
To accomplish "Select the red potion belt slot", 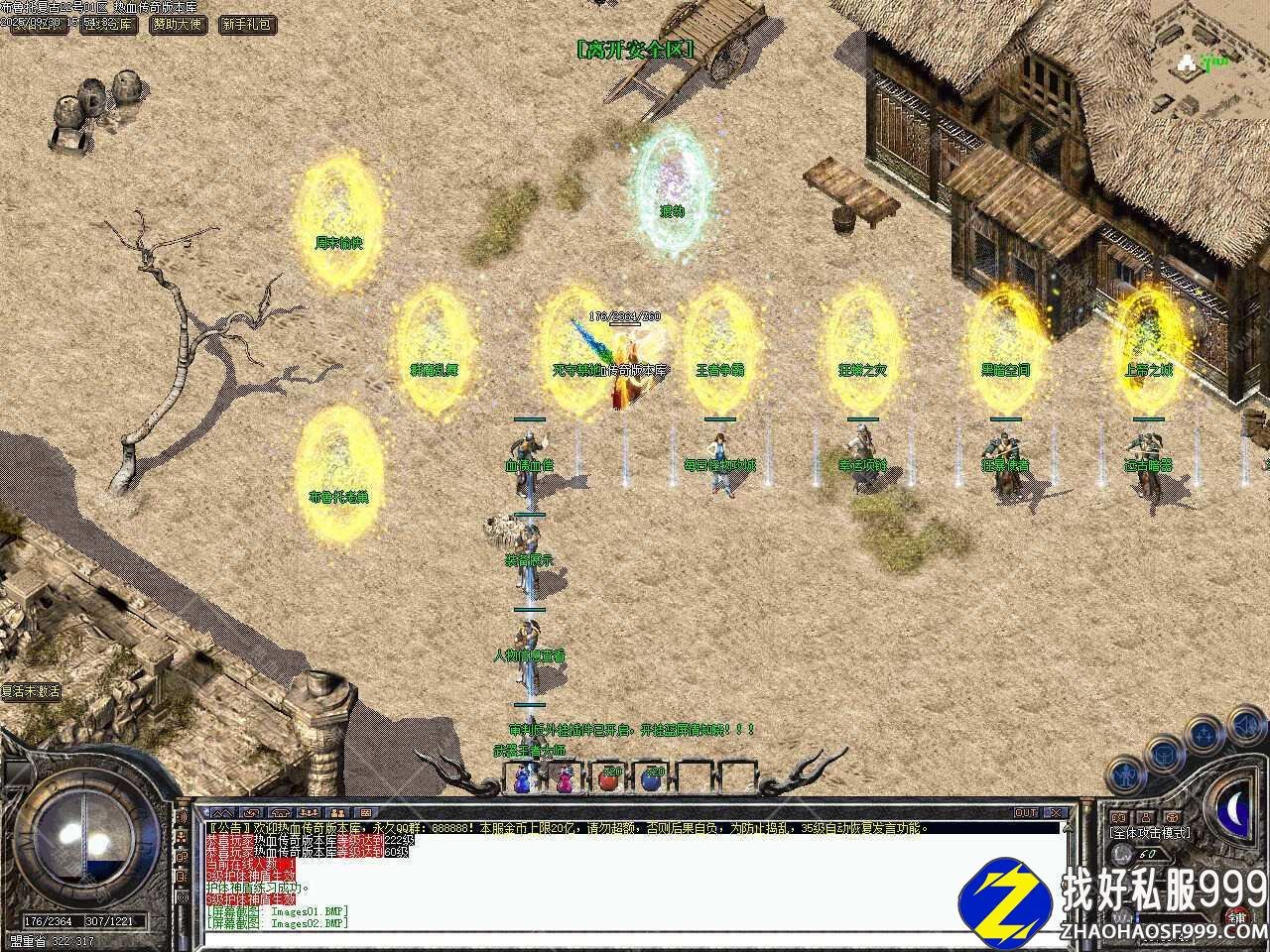I will pyautogui.click(x=610, y=778).
